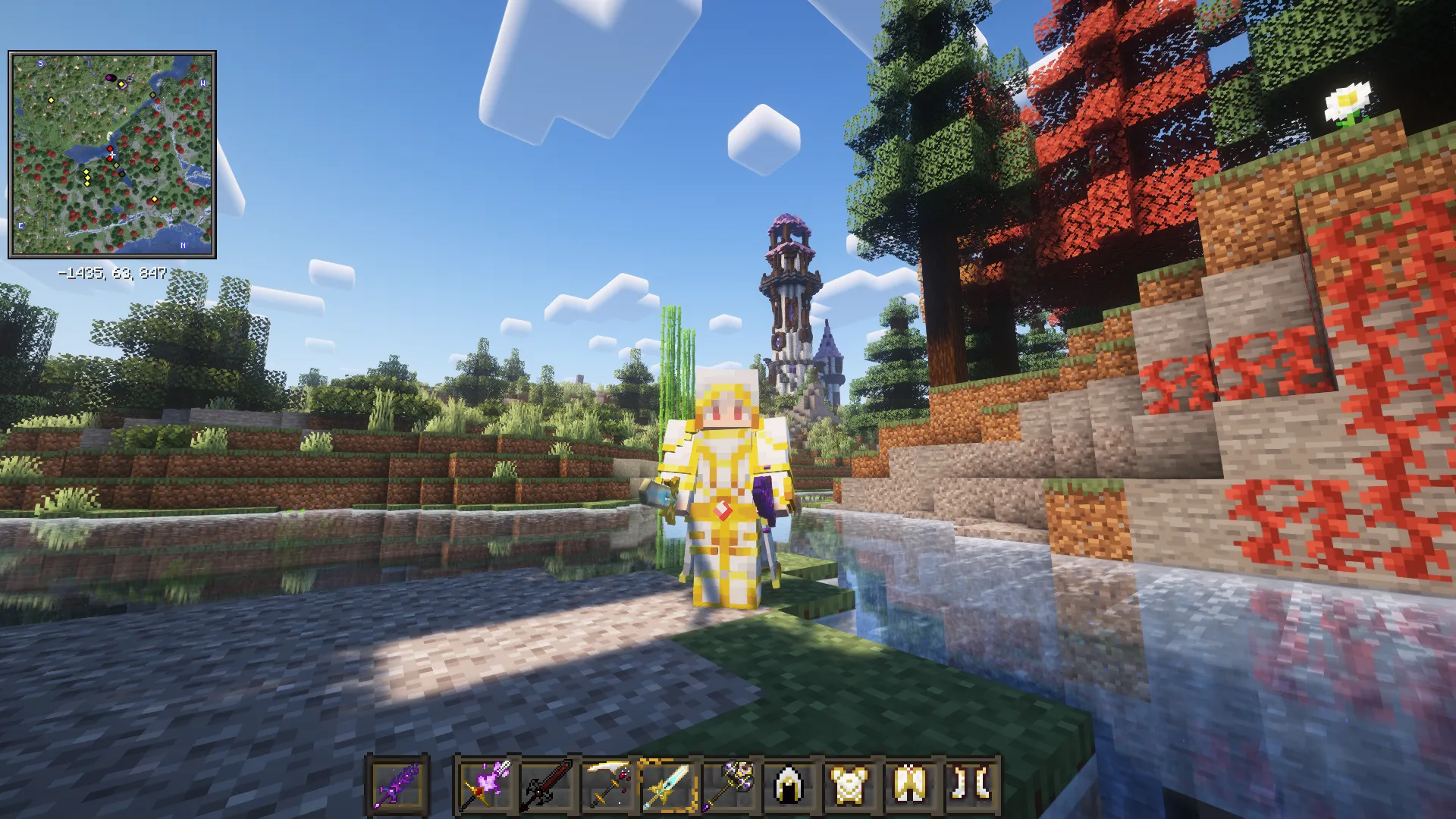The height and width of the screenshot is (819, 1456).
Task: Click the purple structure marker on the minimap
Action: (110, 77)
